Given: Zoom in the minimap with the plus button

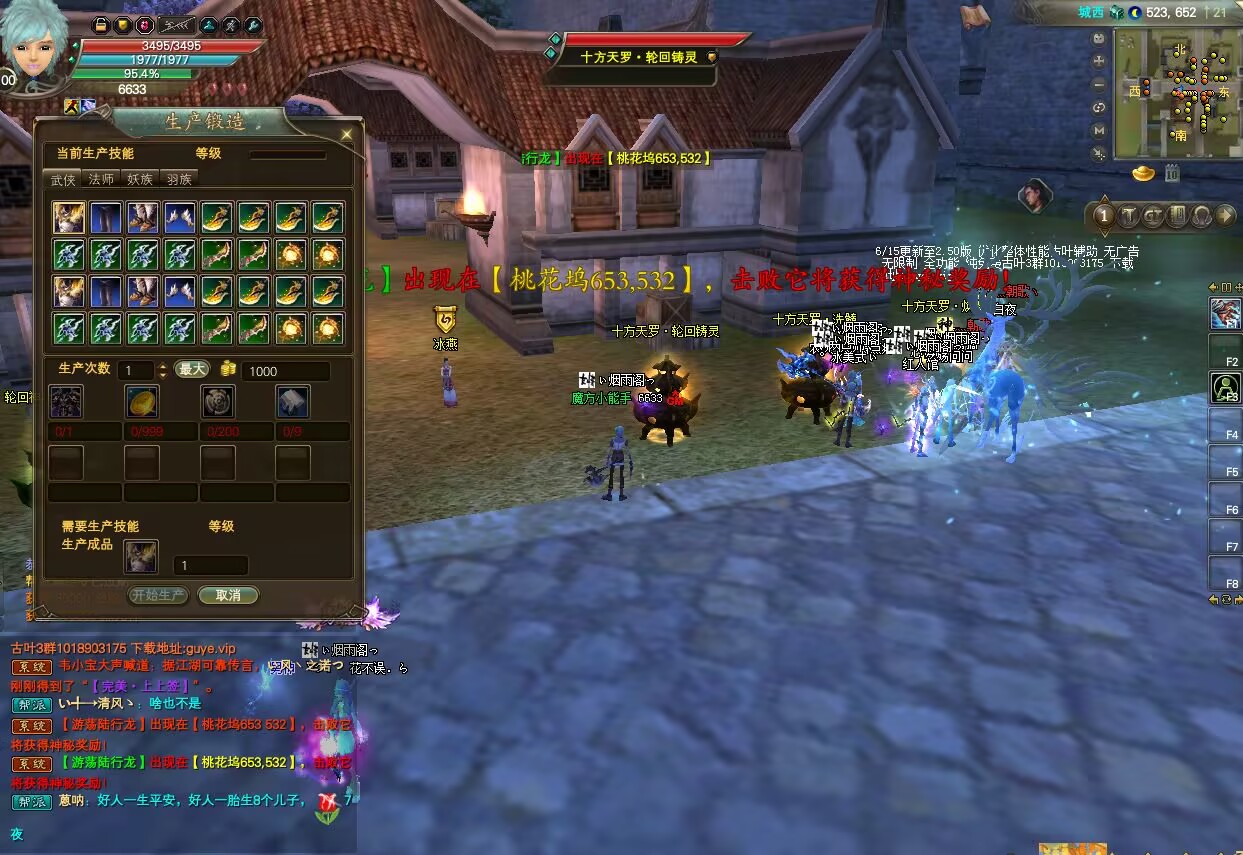Looking at the screenshot, I should coord(1099,62).
